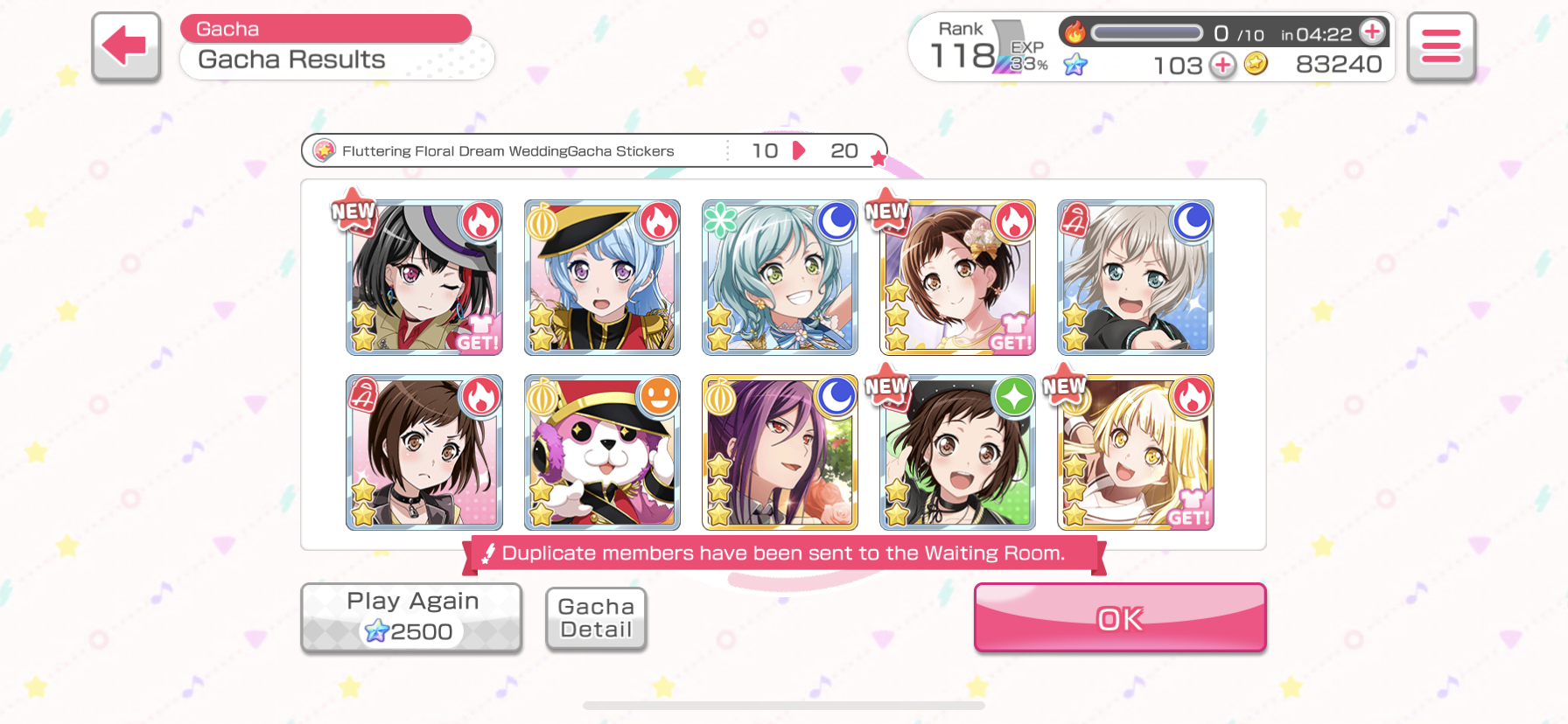Select the silver-haired girl card
The width and height of the screenshot is (1568, 724).
point(1135,278)
